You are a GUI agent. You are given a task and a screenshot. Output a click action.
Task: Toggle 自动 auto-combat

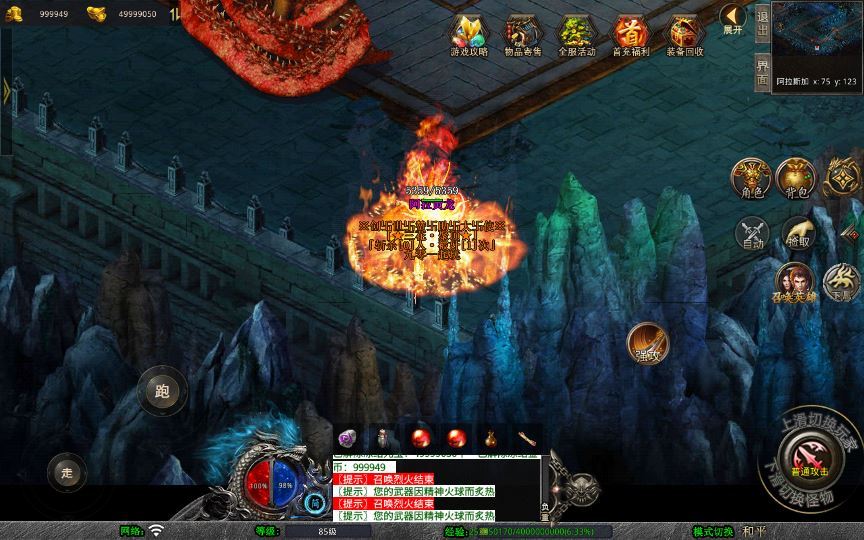[x=750, y=234]
